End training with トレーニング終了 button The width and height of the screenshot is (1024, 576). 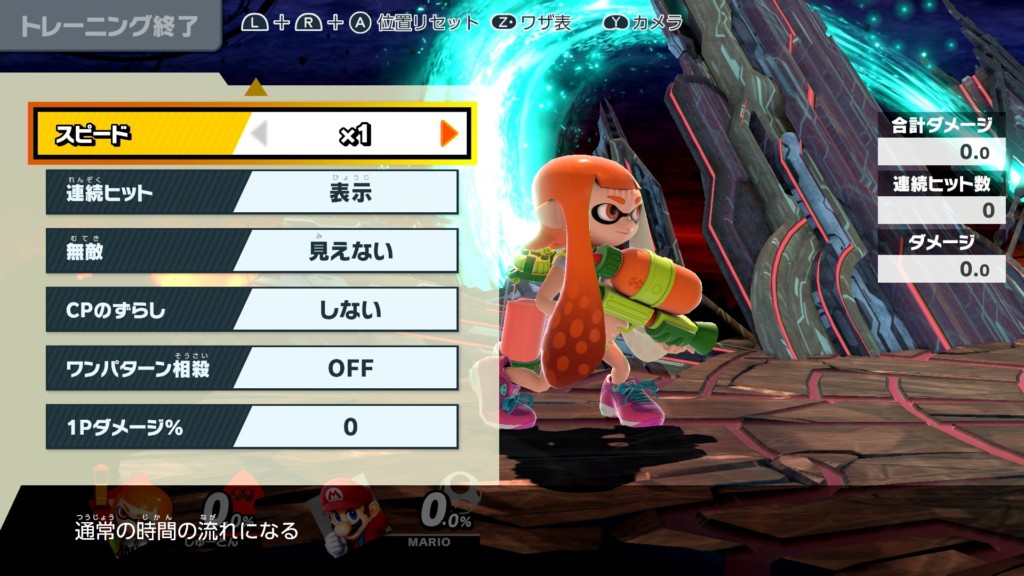point(108,26)
